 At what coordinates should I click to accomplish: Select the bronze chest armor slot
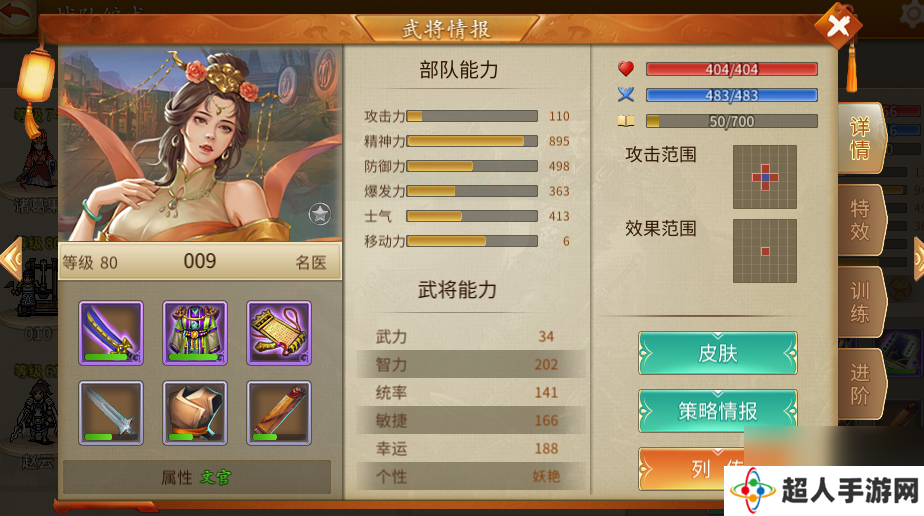195,412
